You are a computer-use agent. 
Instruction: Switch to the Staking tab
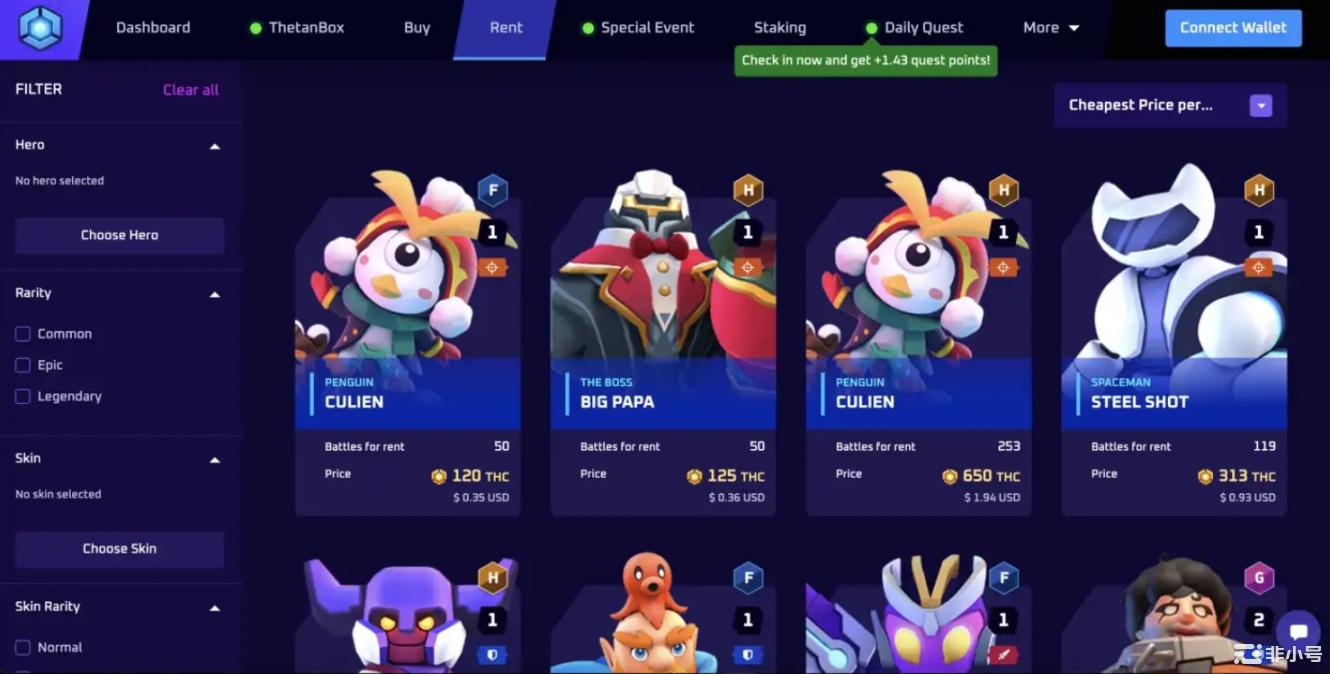(x=780, y=28)
